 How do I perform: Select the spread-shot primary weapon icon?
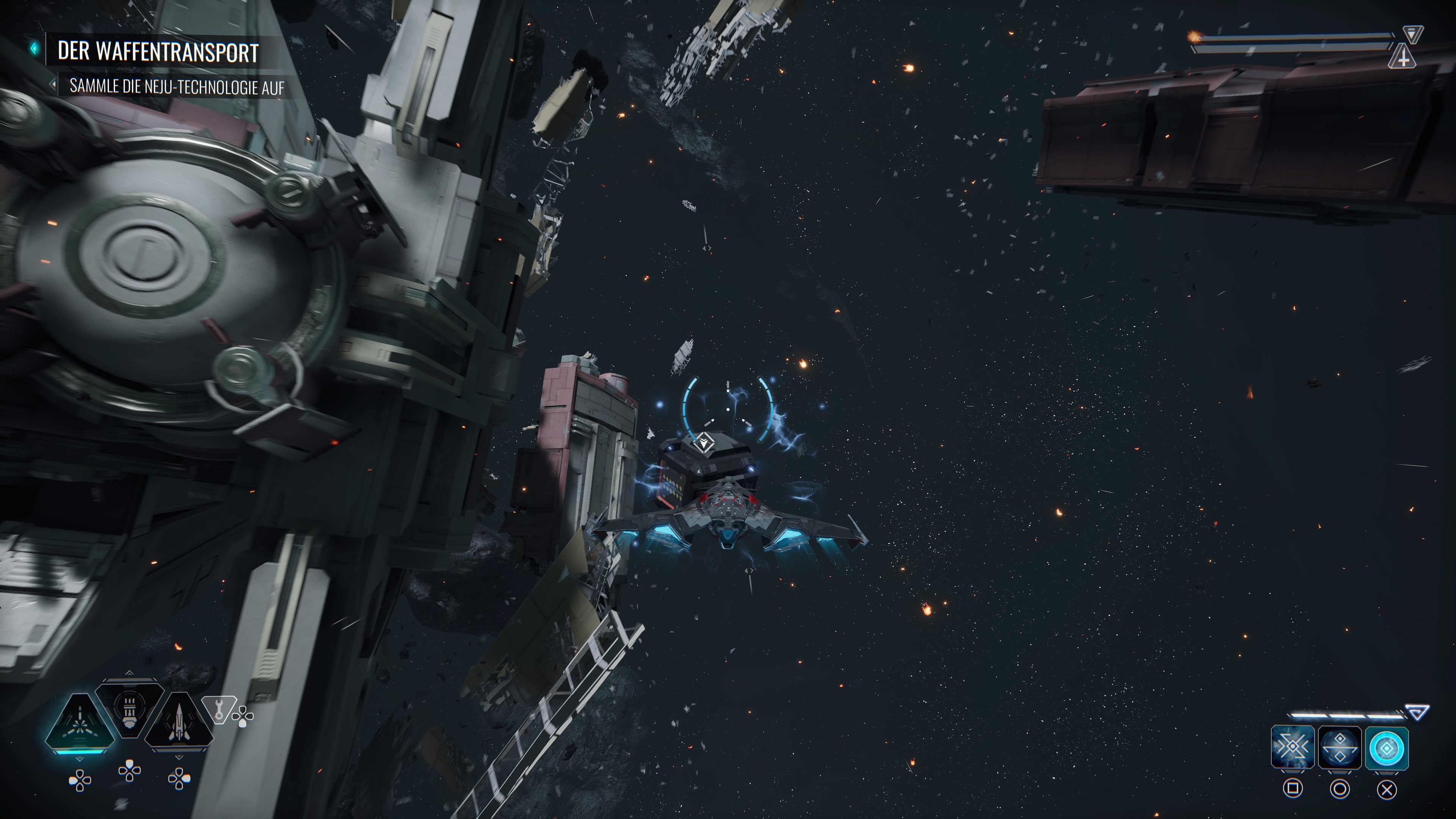coord(80,724)
